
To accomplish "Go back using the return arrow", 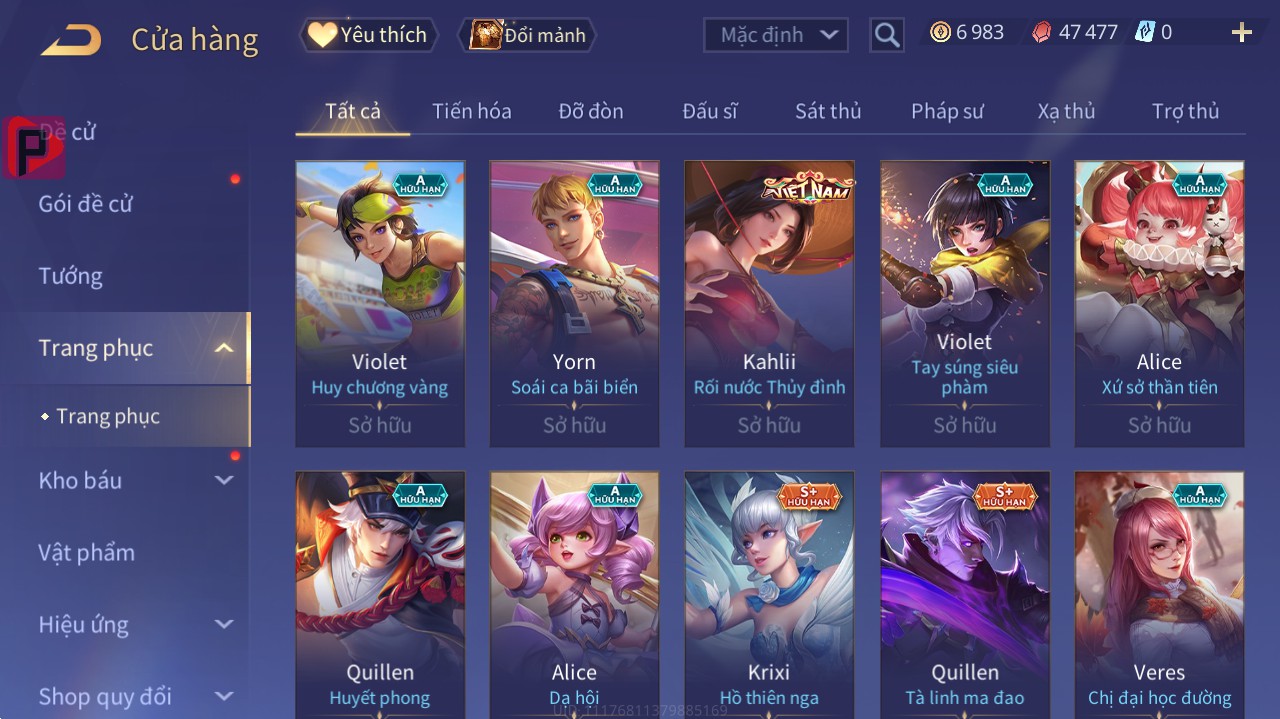I will point(71,40).
